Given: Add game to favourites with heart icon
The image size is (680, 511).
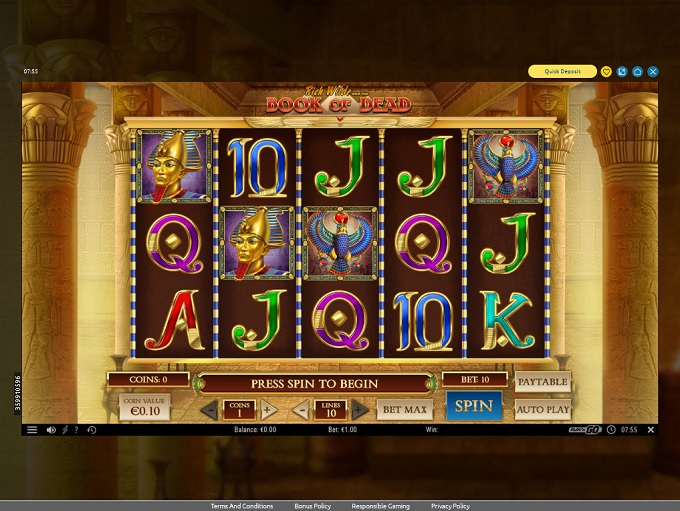Looking at the screenshot, I should click(x=606, y=72).
